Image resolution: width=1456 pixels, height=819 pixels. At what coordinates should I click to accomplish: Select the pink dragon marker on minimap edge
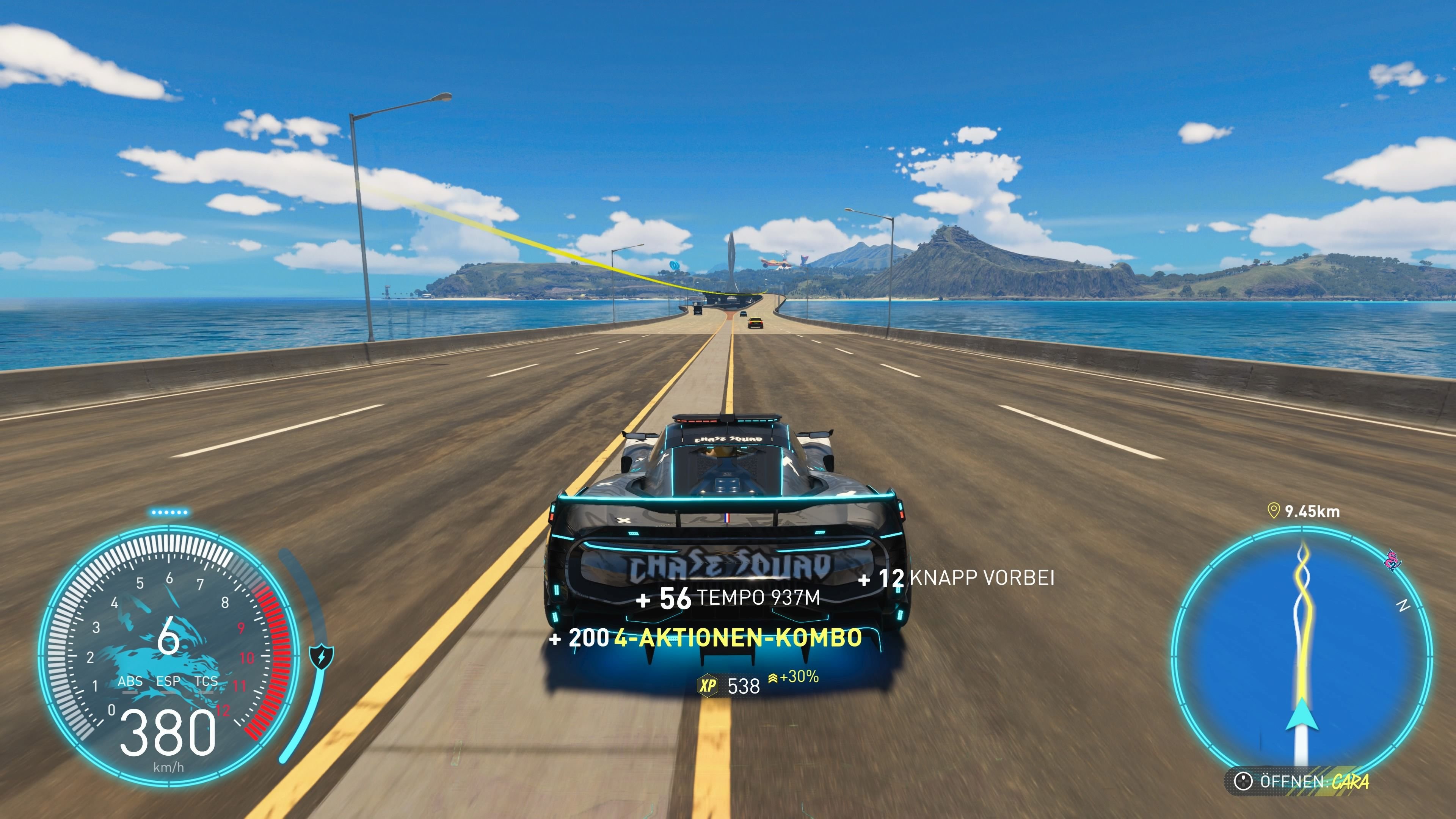coord(1392,560)
